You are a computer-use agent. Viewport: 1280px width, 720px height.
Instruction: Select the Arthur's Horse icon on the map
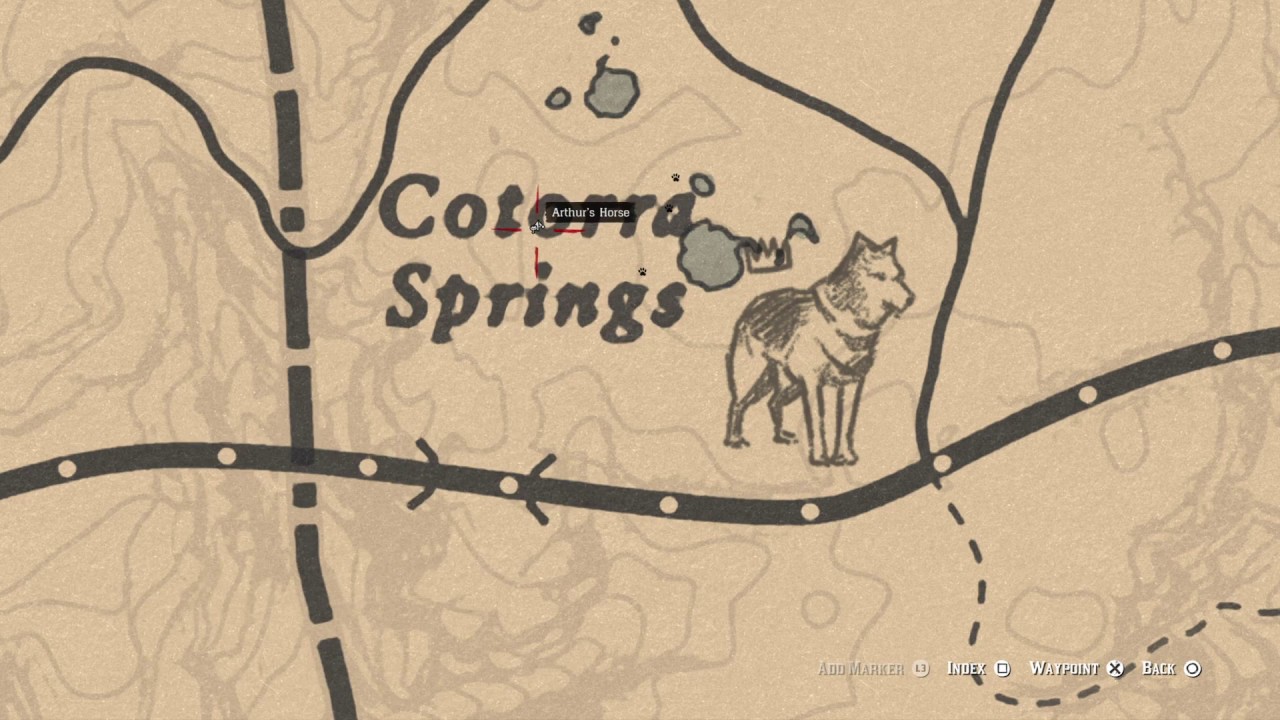(x=537, y=228)
